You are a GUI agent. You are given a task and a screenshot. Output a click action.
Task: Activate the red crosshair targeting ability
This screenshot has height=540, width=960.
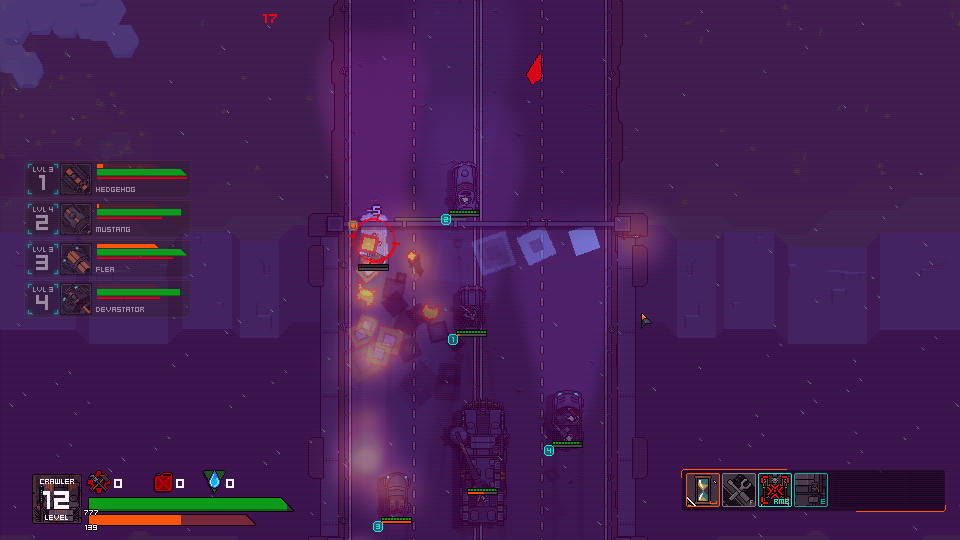pyautogui.click(x=775, y=490)
